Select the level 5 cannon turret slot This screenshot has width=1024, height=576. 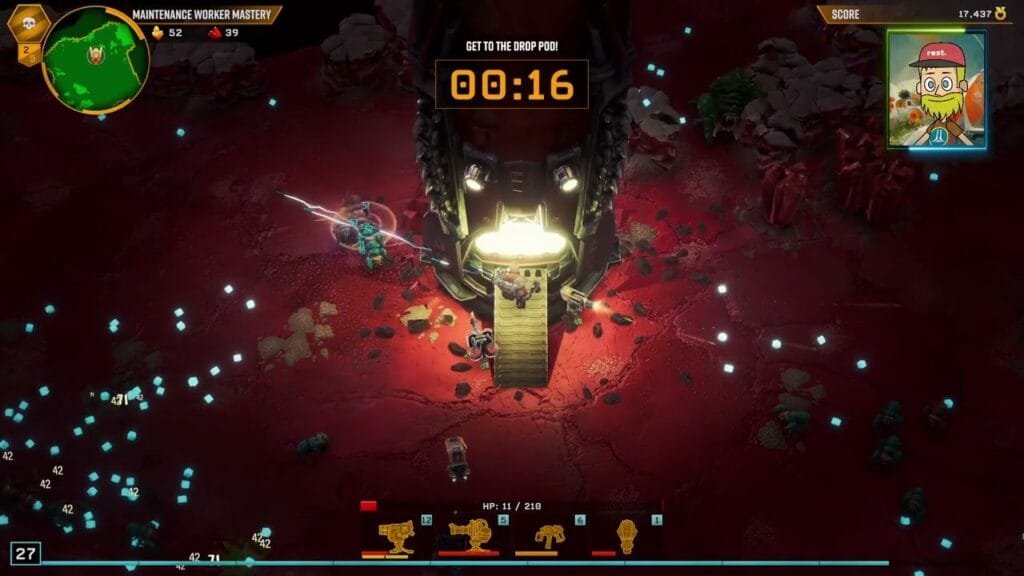[x=474, y=536]
